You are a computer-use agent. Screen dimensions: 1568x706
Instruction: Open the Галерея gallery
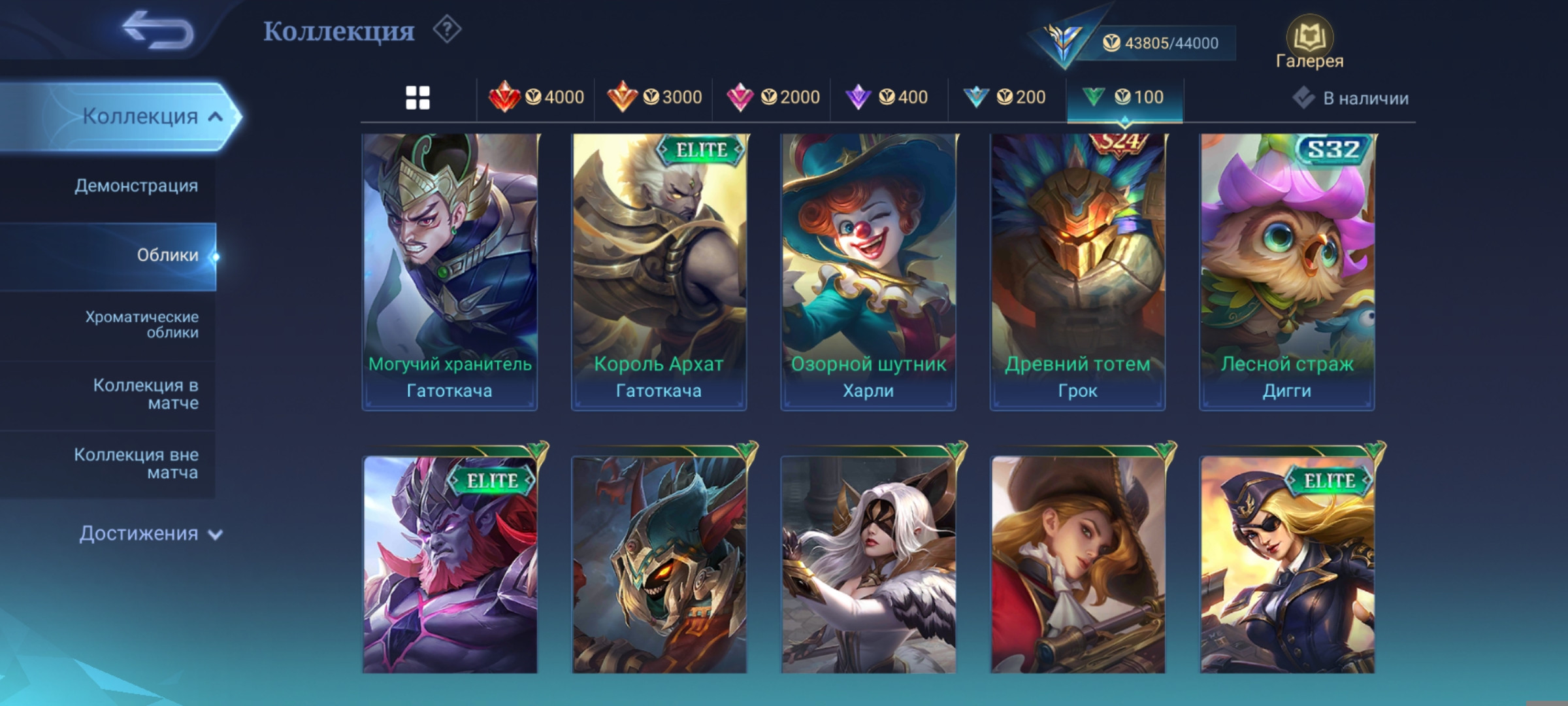(x=1309, y=43)
